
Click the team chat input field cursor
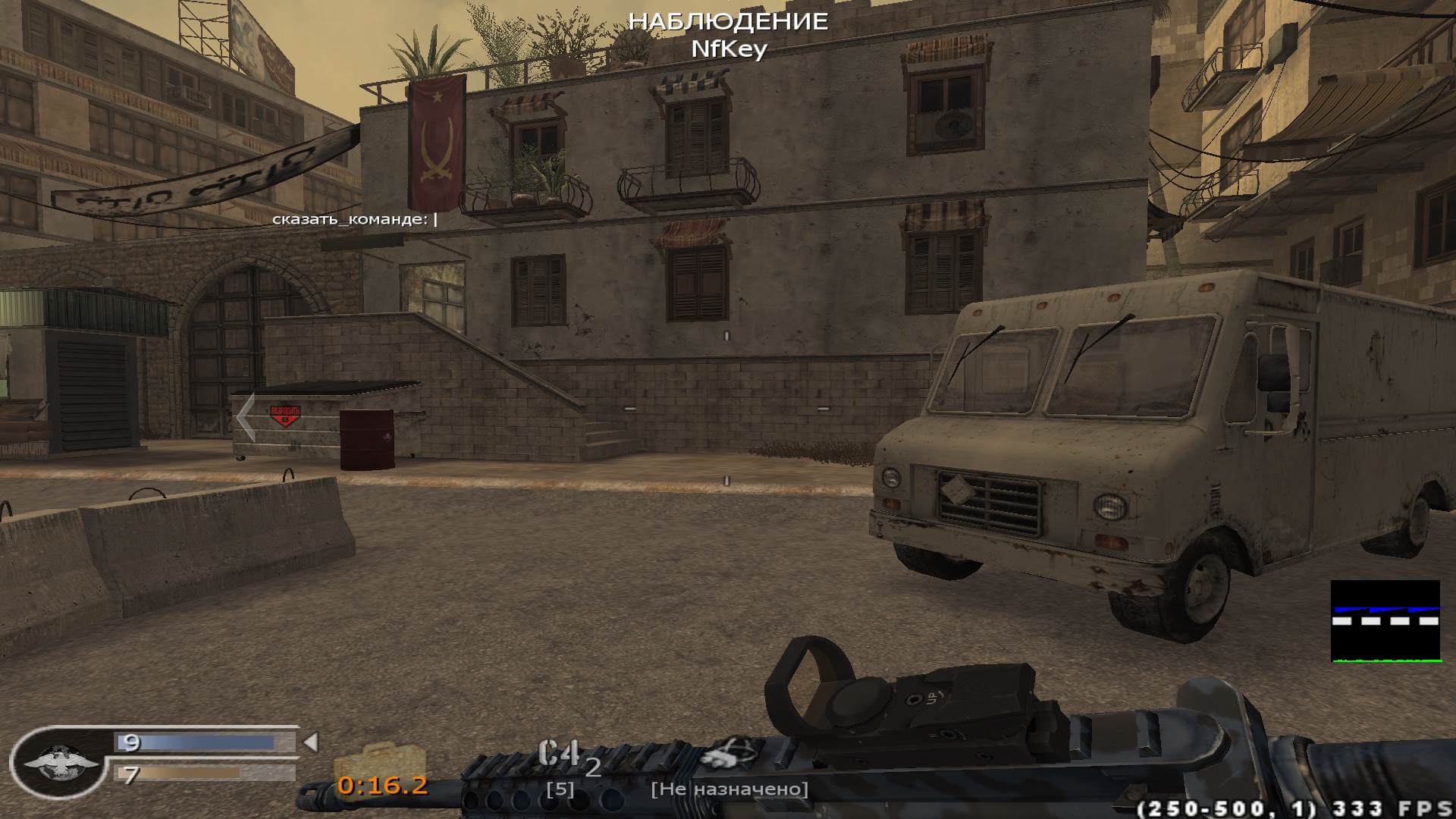click(434, 220)
